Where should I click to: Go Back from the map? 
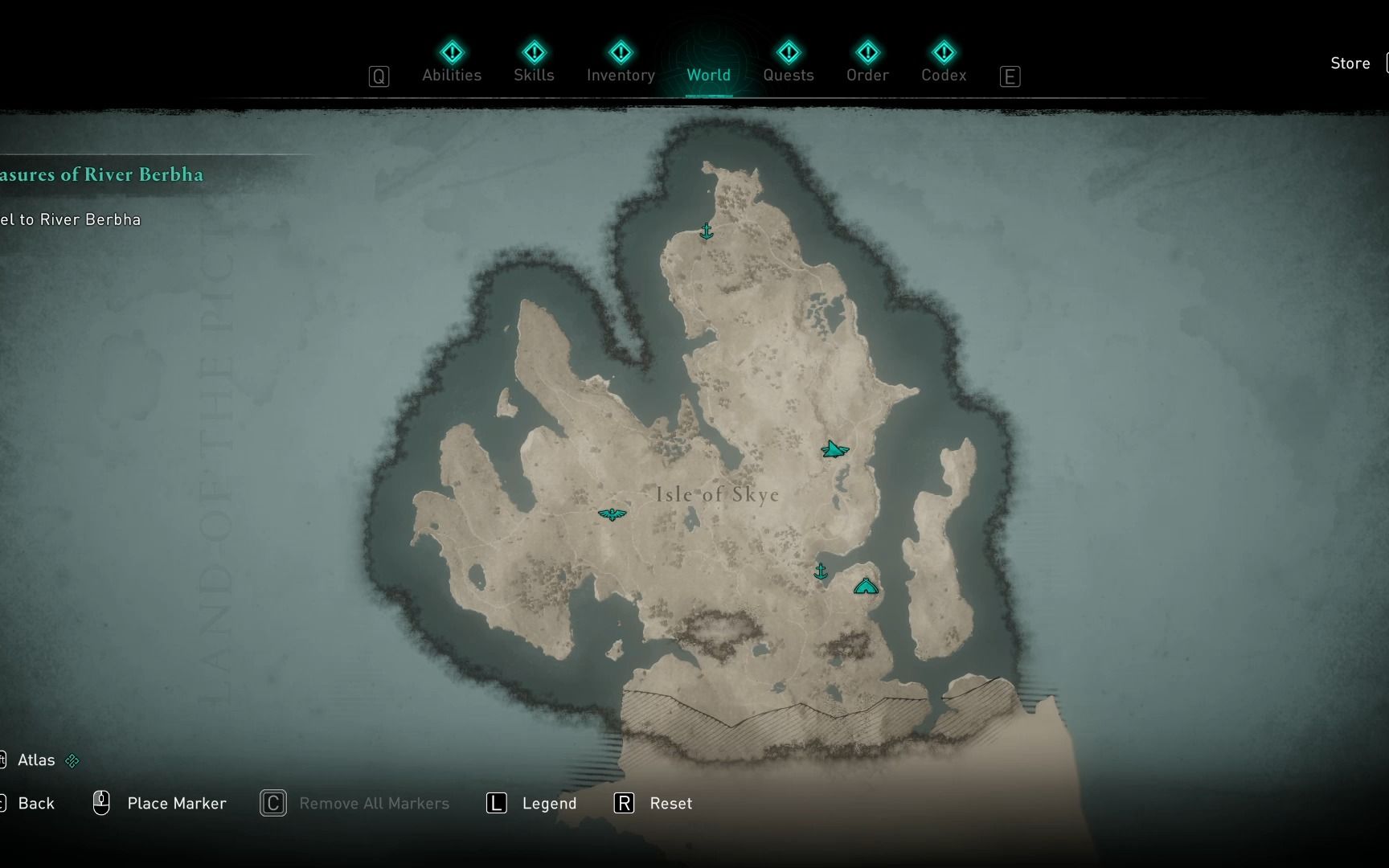tap(35, 804)
